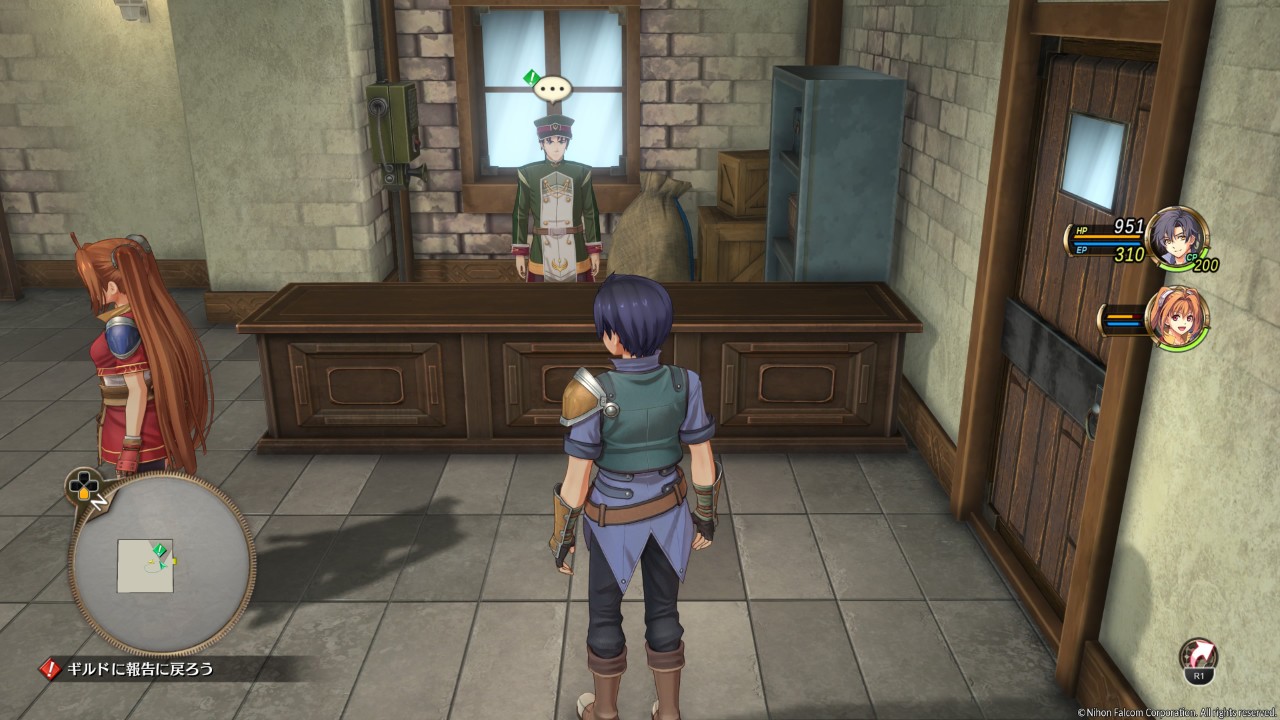Activate the dash gauge icon
Viewport: 1280px width, 720px height.
click(x=1198, y=660)
